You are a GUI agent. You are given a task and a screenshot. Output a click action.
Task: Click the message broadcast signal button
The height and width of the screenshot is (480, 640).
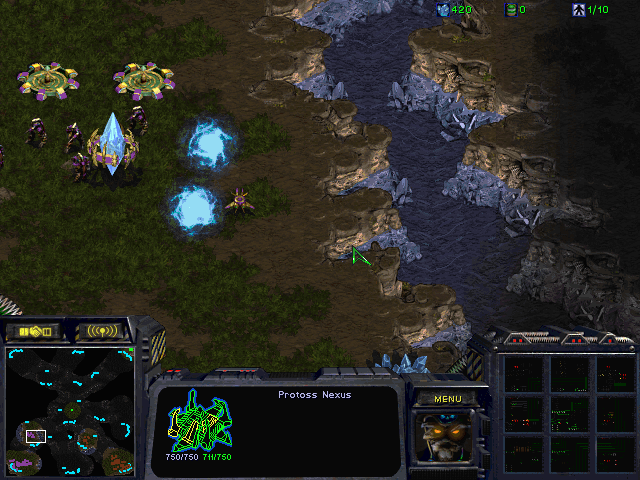[x=103, y=331]
